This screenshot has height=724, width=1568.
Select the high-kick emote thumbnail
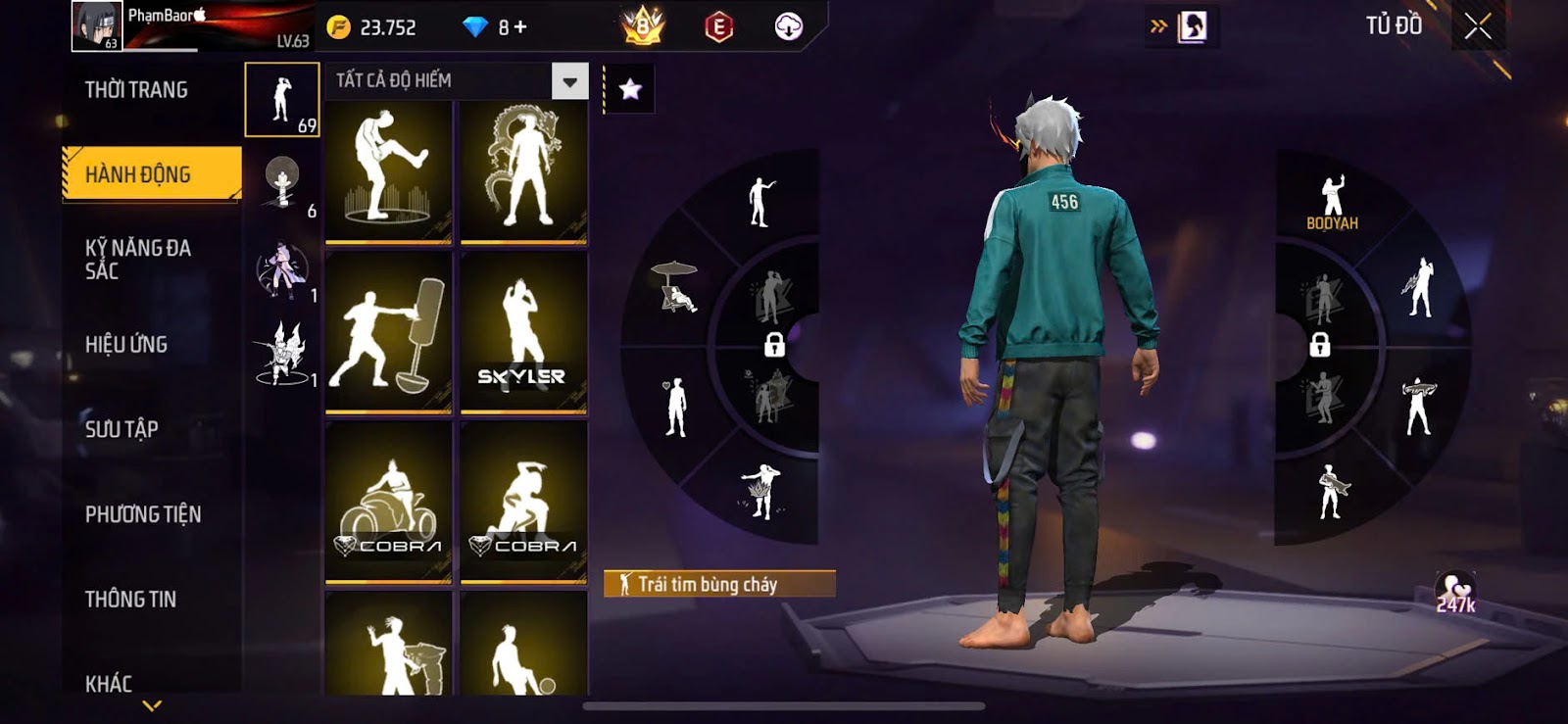pyautogui.click(x=389, y=170)
